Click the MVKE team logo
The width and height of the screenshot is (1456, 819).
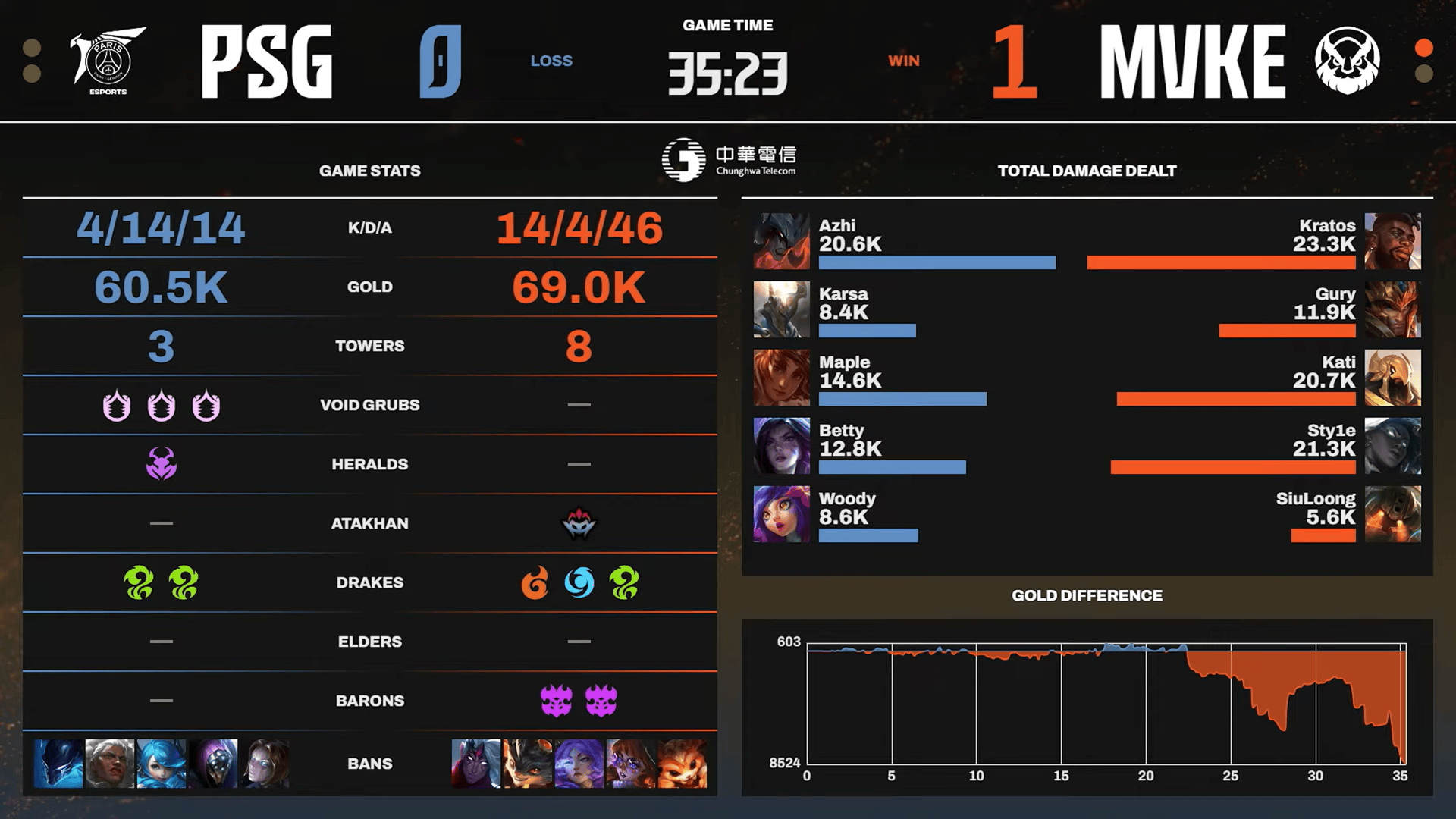(x=1347, y=60)
